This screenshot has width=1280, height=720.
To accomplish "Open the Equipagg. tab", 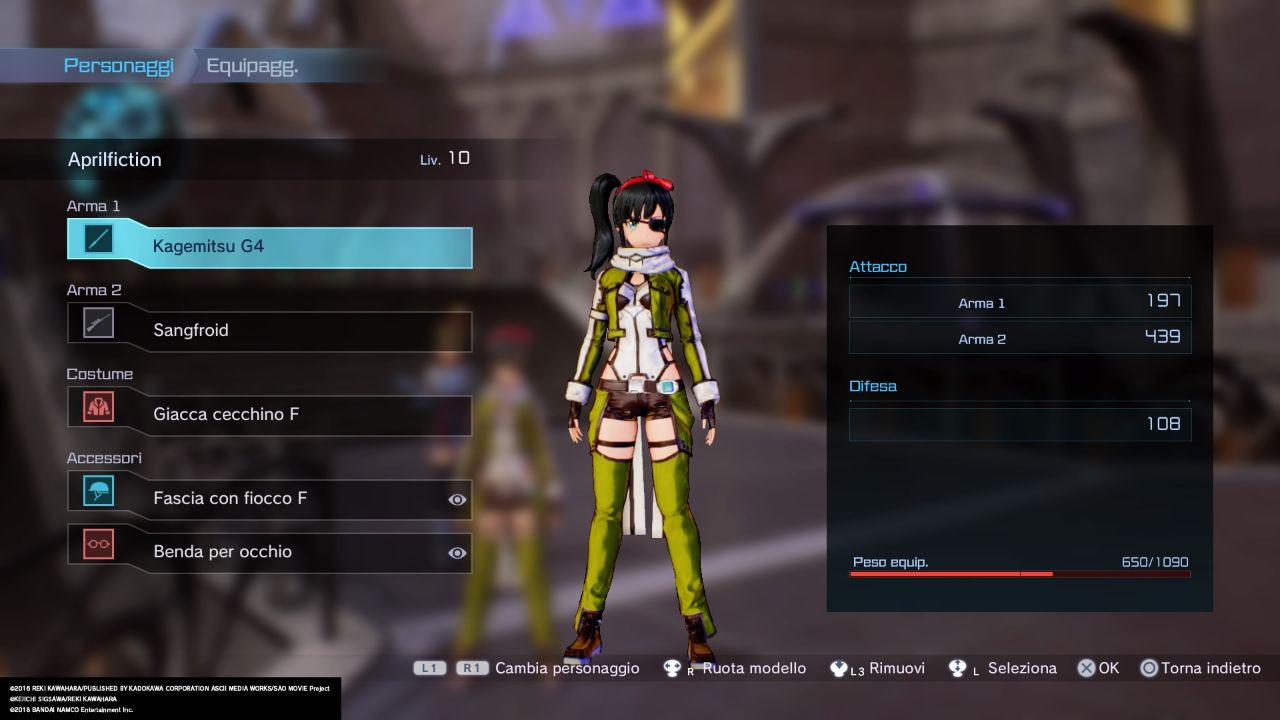I will (x=252, y=66).
